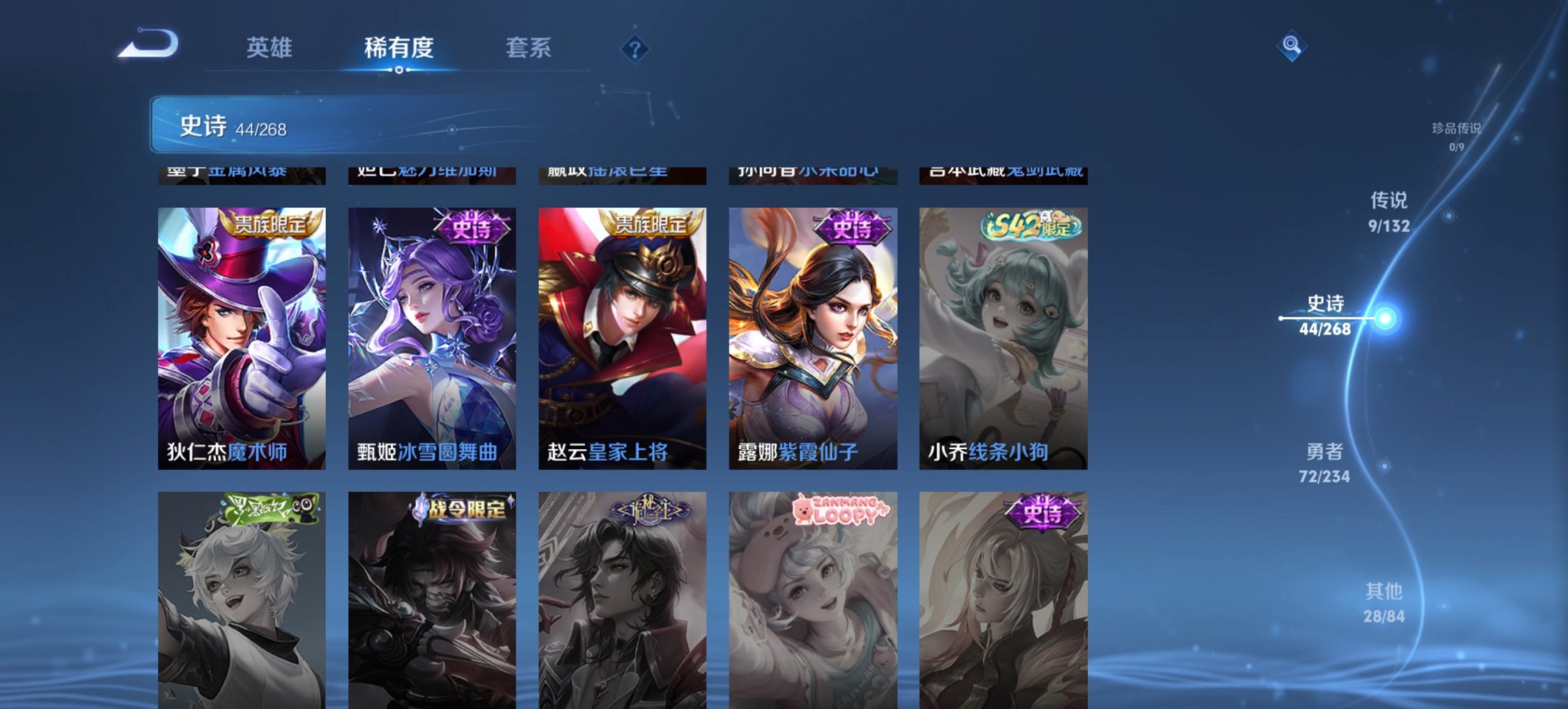The height and width of the screenshot is (709, 1568).
Task: Click the question mark help icon
Action: coord(634,48)
